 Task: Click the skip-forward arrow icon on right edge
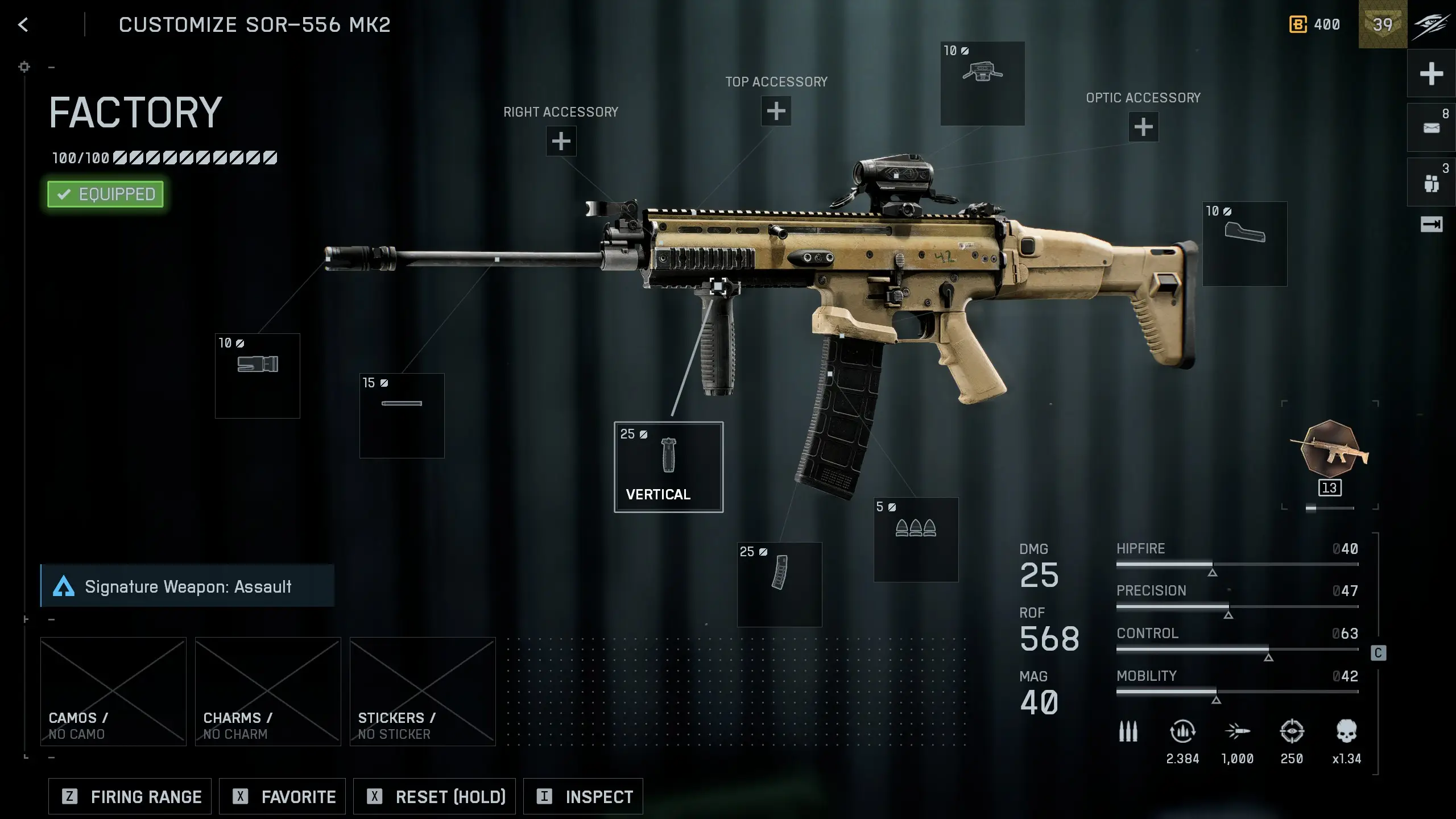(1431, 225)
